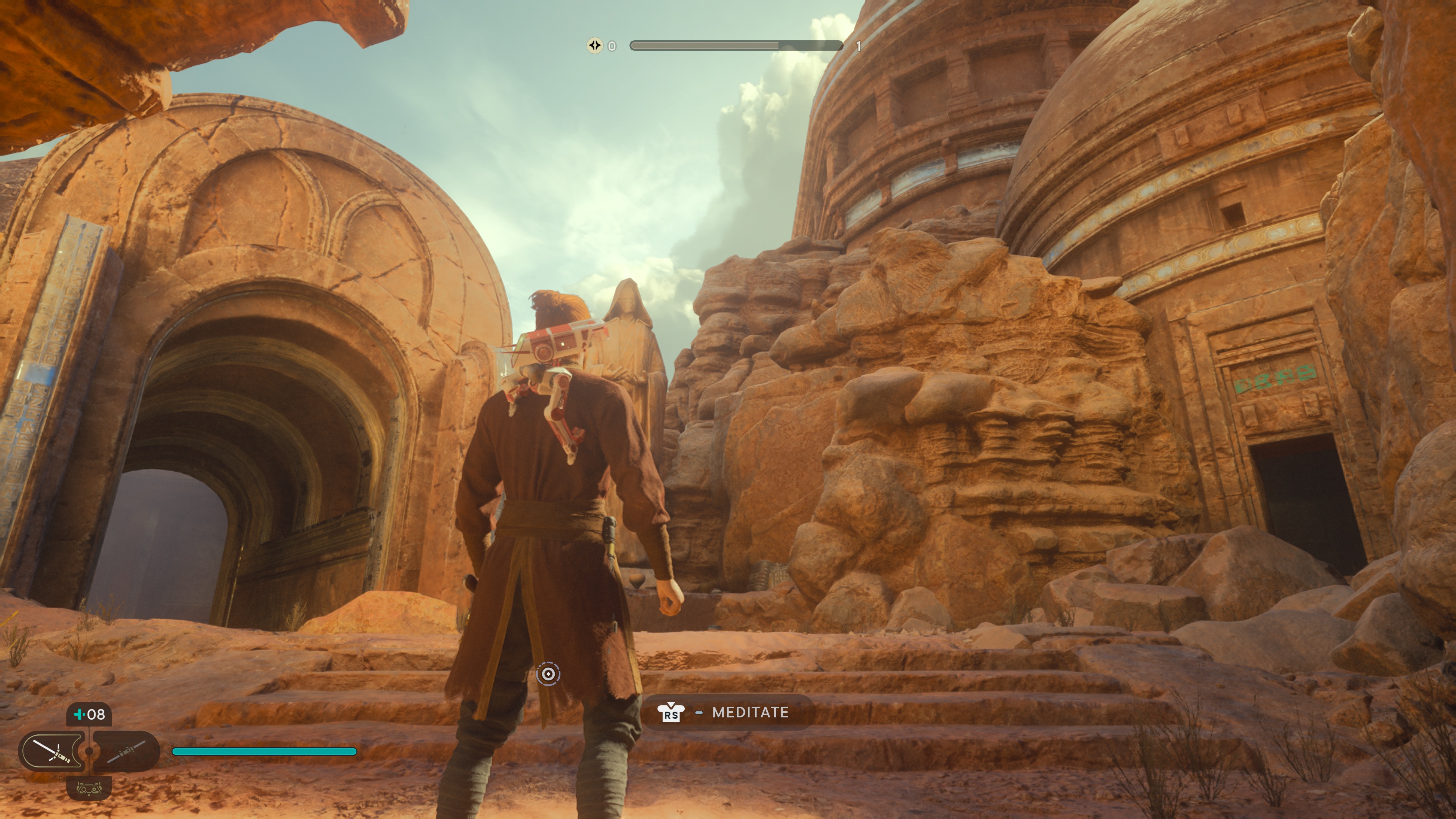Select the MEDITATE label
1456x819 pixels.
(x=752, y=713)
